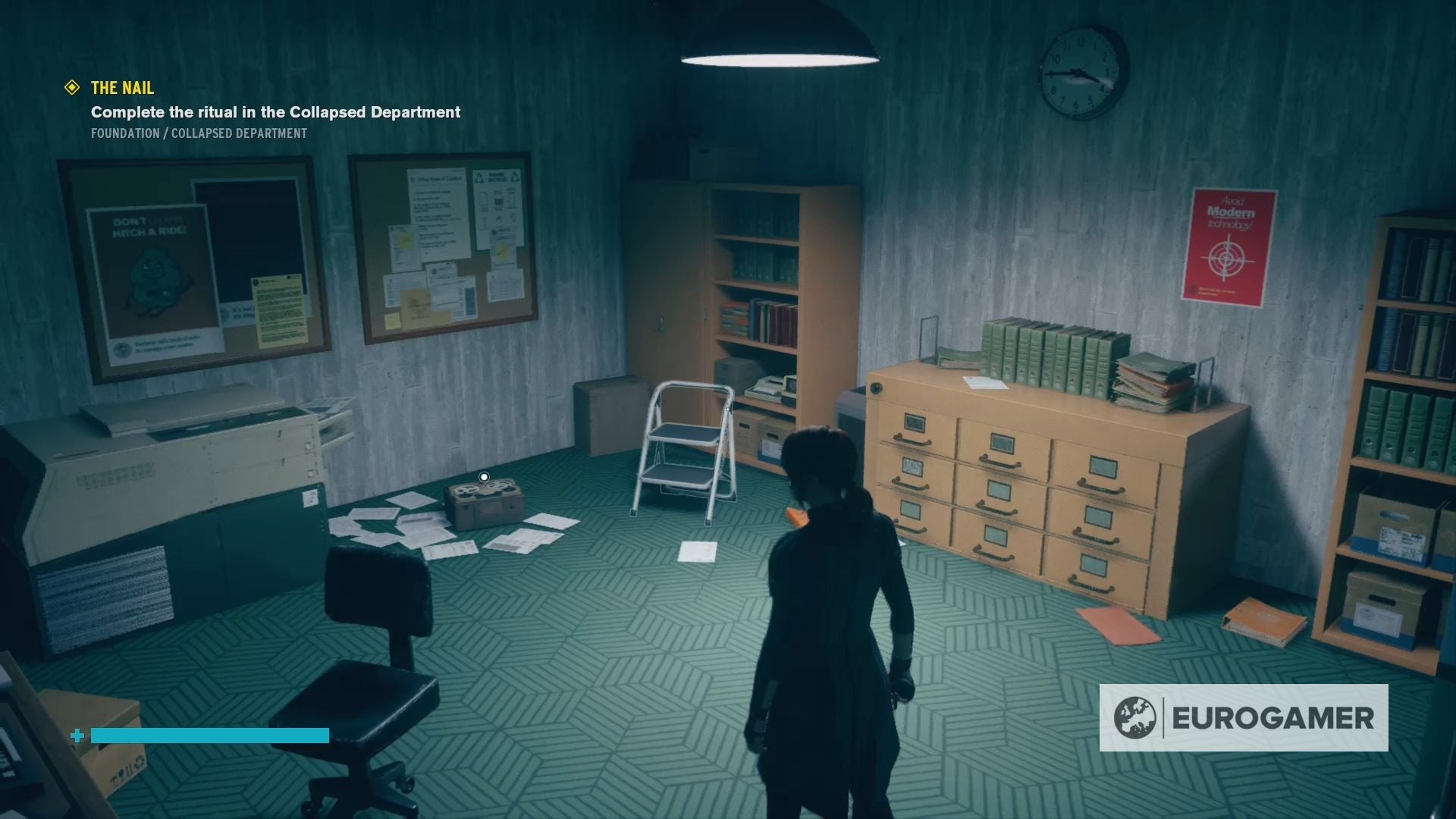Click the cyan progress bar bottom left
The image size is (1456, 819).
point(209,734)
